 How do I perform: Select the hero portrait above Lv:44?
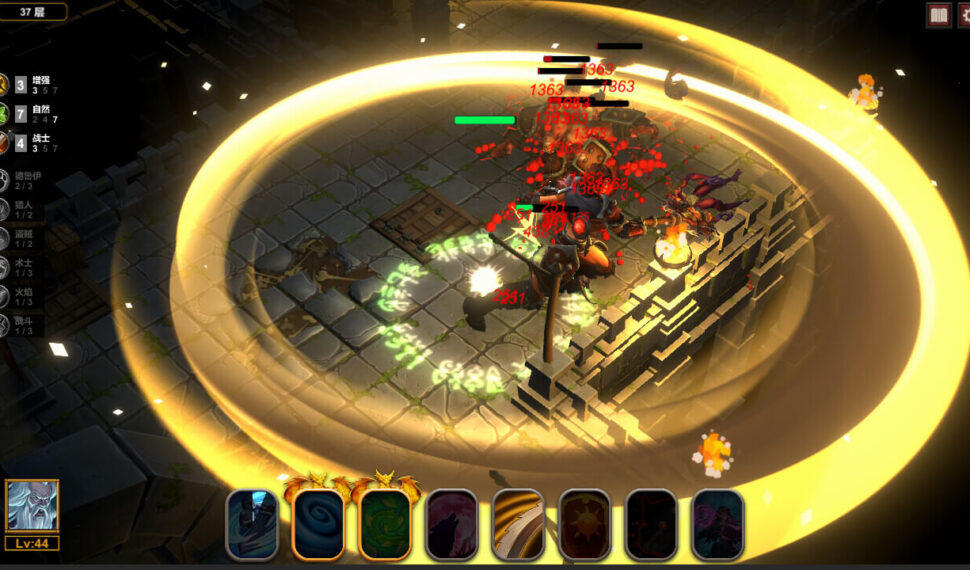pyautogui.click(x=32, y=506)
